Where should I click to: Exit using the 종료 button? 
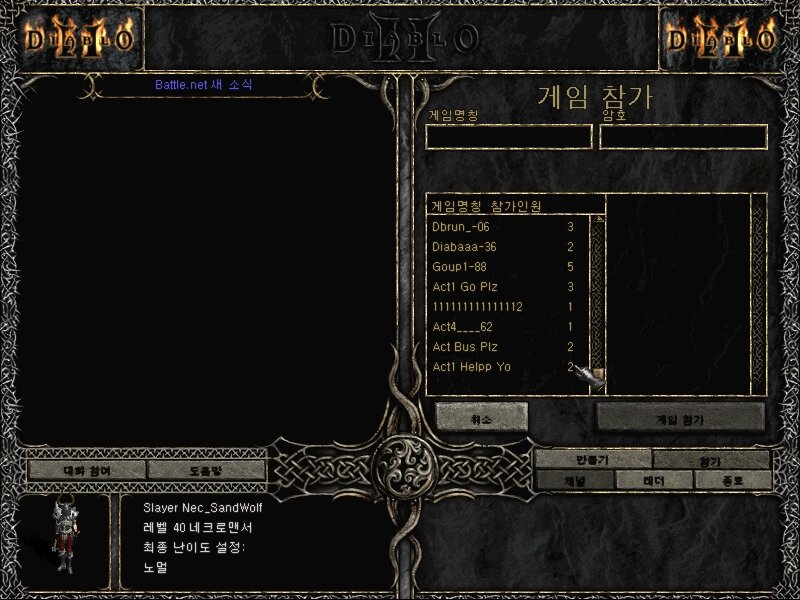(734, 480)
